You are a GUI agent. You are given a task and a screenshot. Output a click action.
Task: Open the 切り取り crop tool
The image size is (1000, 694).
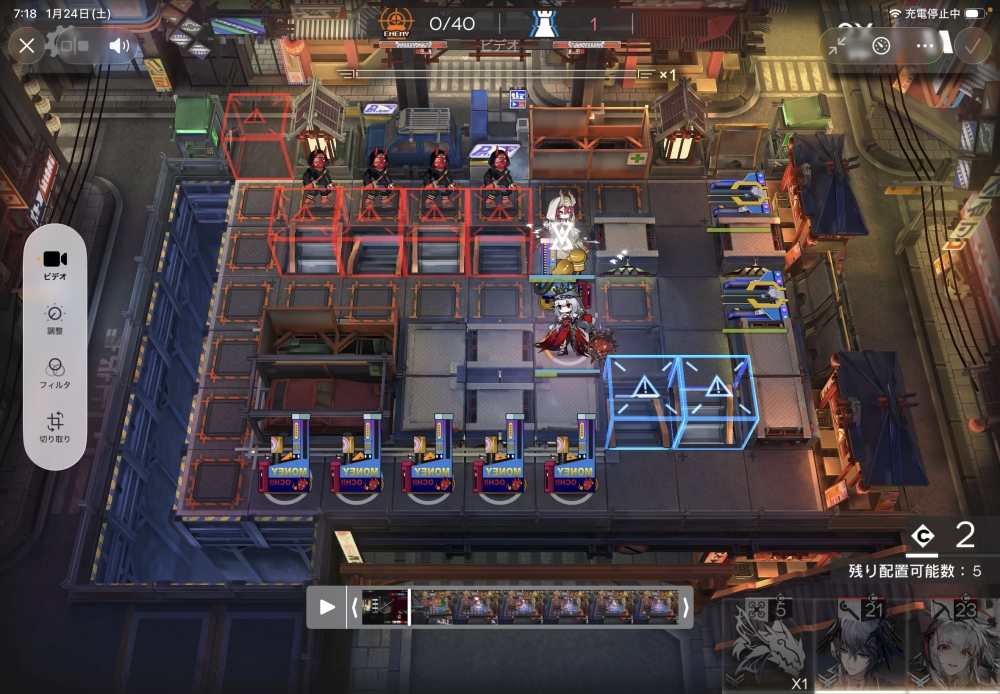click(55, 427)
